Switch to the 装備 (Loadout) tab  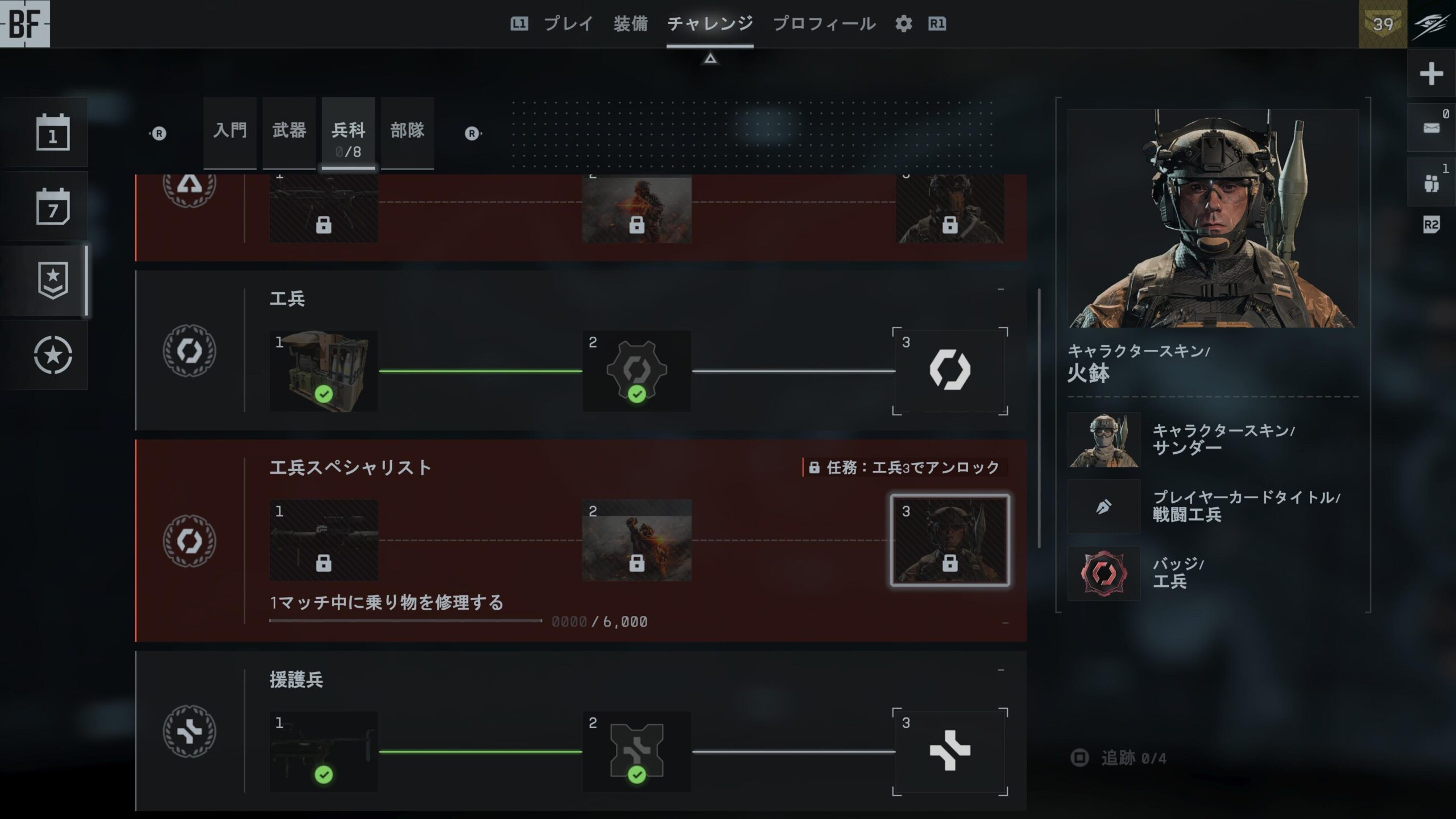[630, 24]
